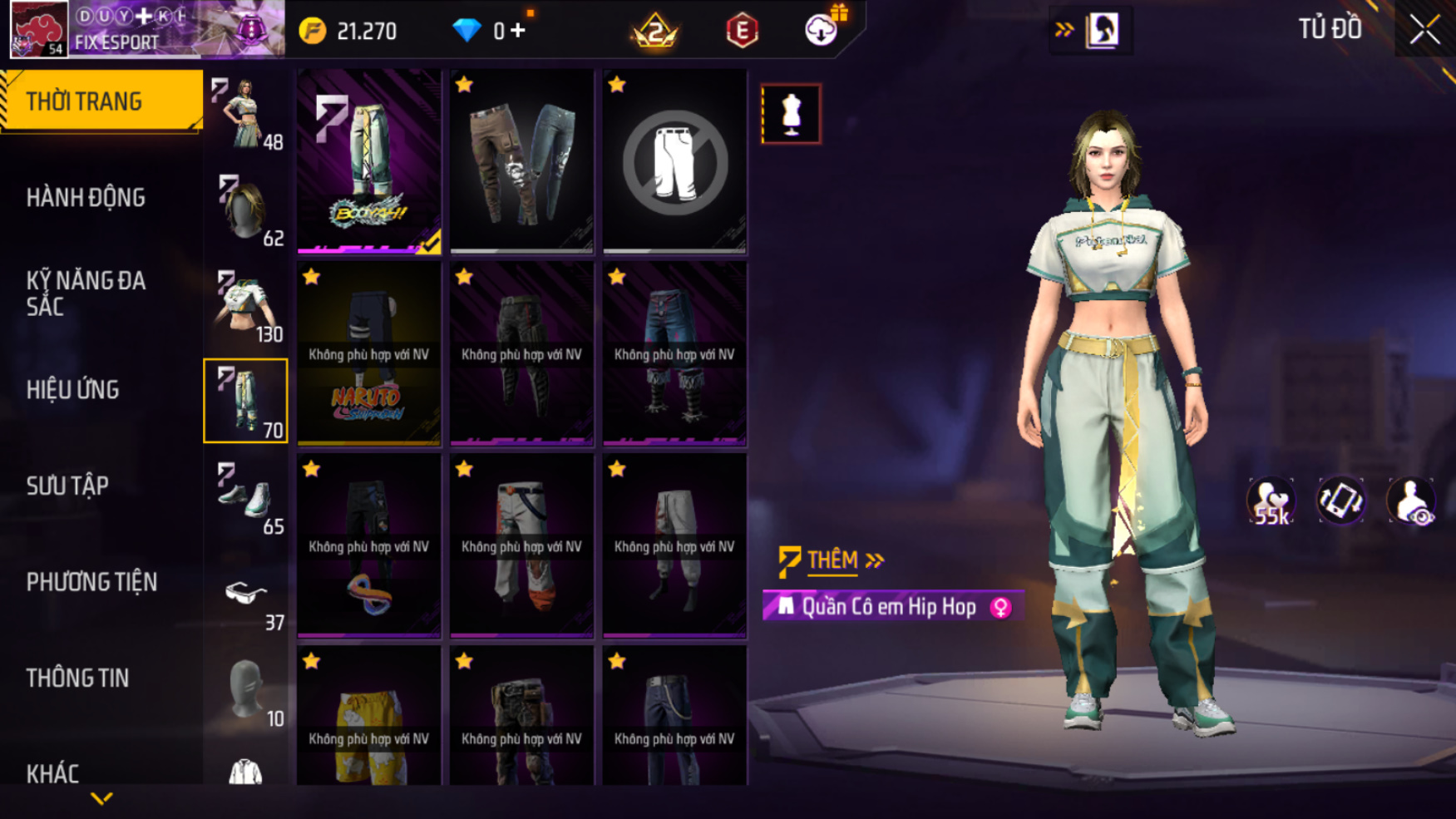Select the Phương Tiện section
This screenshot has width=1456, height=819.
(x=91, y=582)
